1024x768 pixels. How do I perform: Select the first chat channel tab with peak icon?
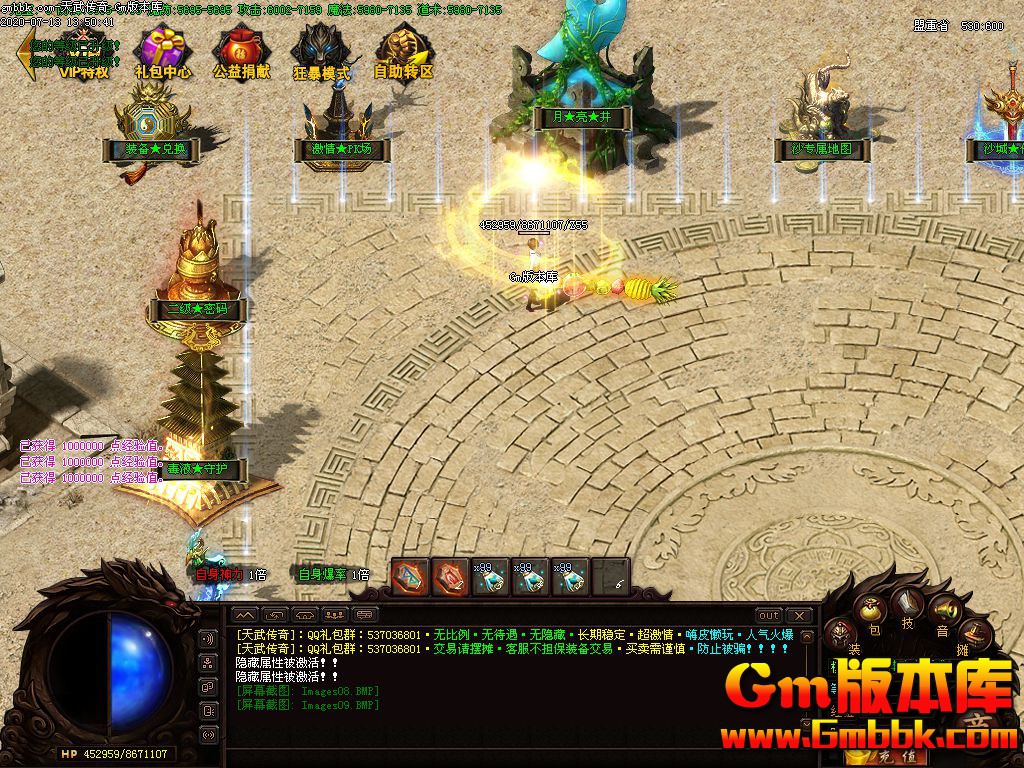(245, 615)
